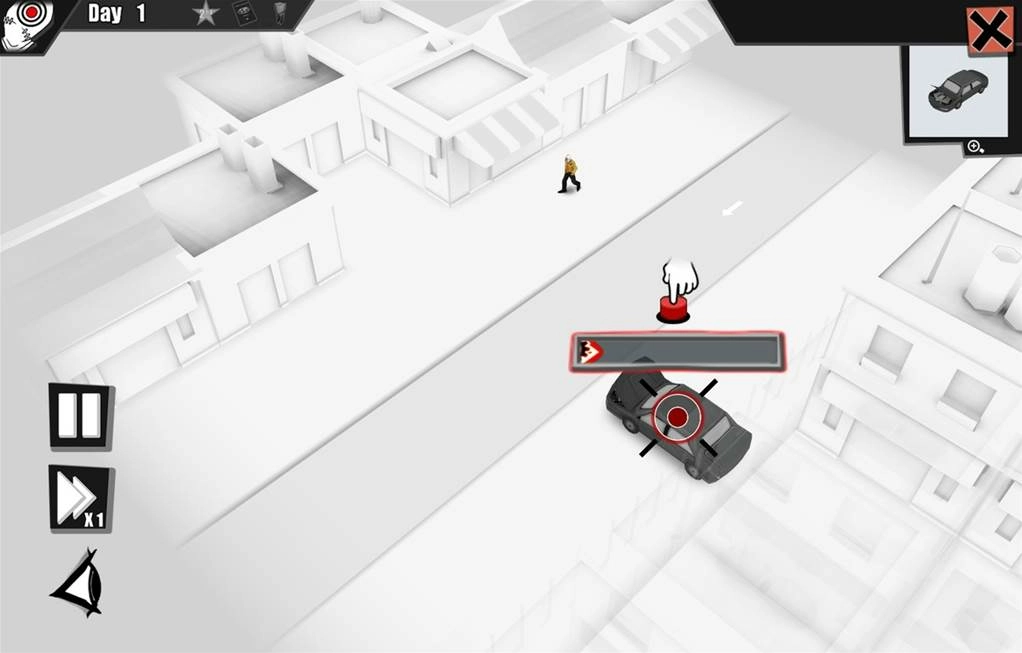Zoom in with the magnifier icon

[975, 147]
